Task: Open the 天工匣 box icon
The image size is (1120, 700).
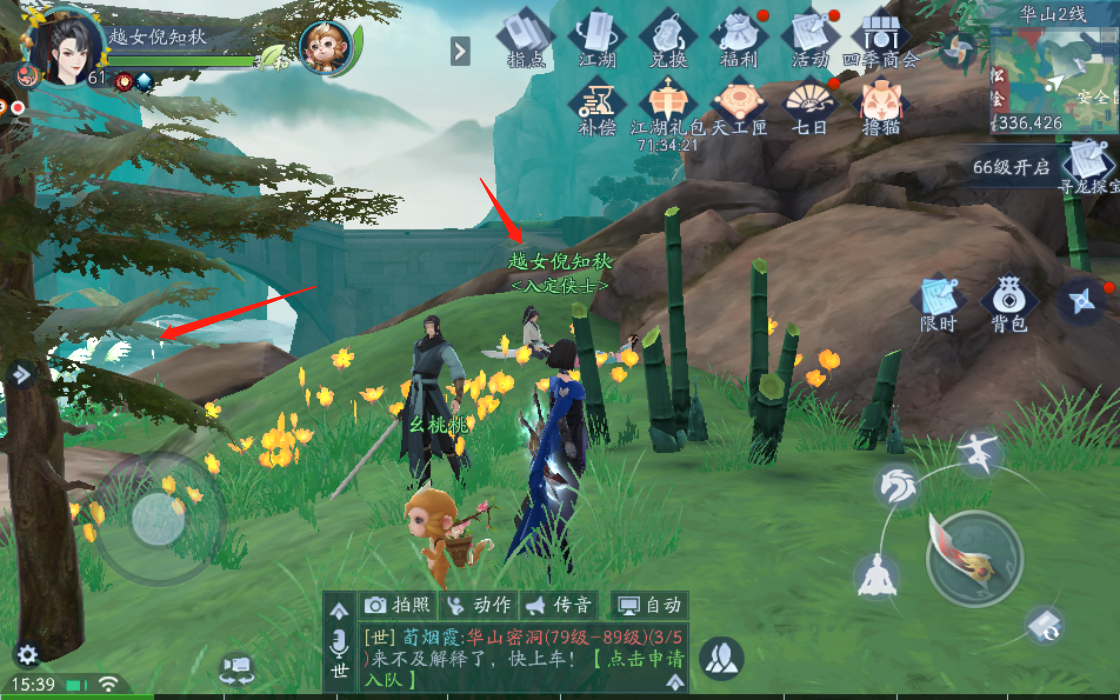Action: [x=739, y=106]
